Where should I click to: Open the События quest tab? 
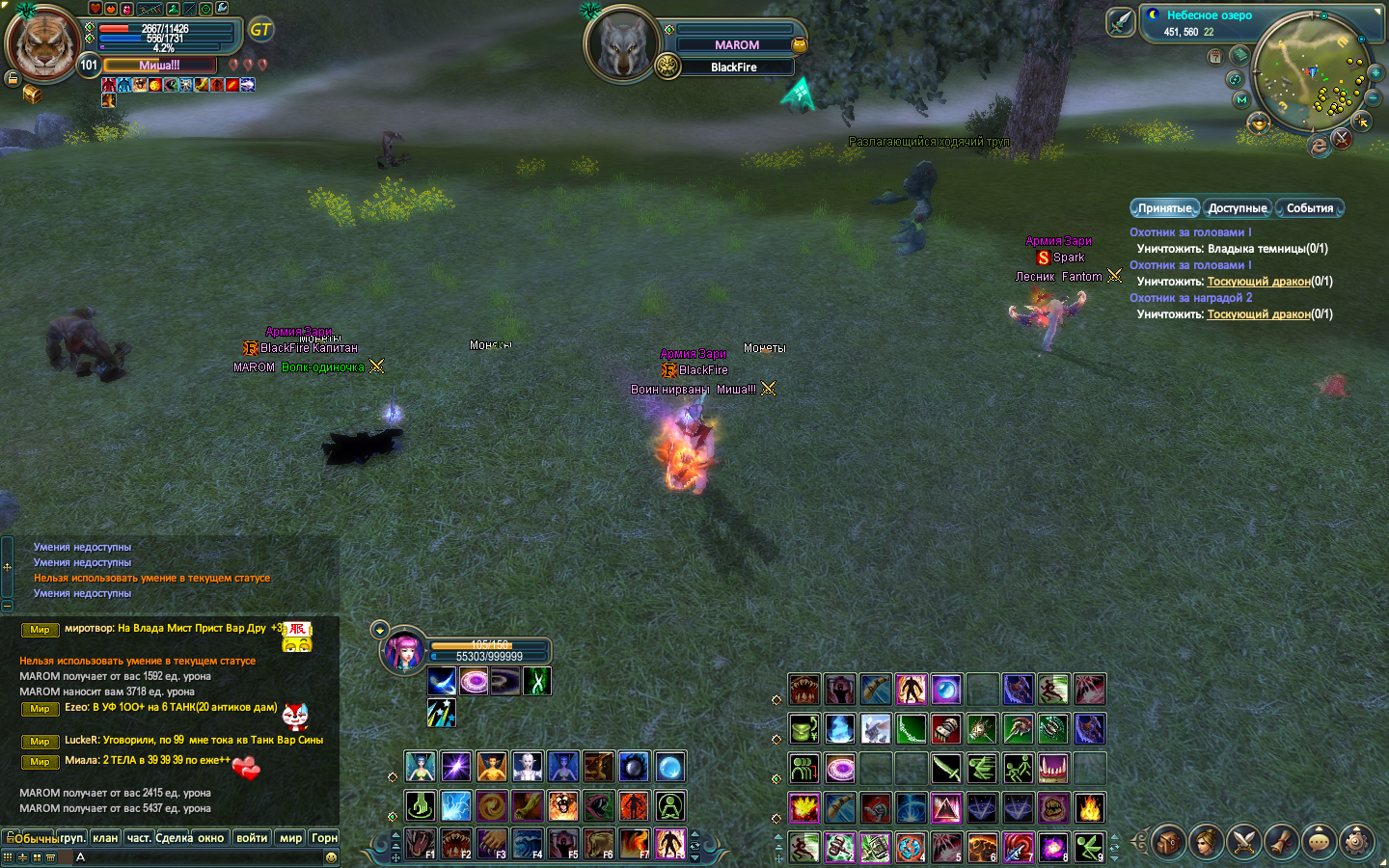pos(1309,208)
